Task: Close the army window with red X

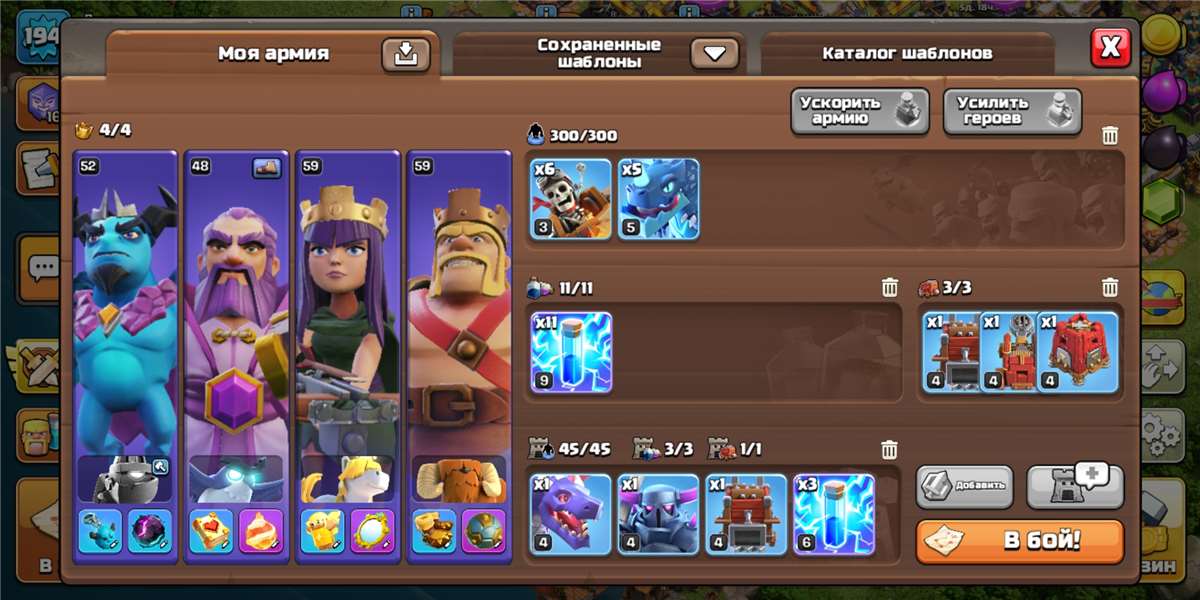Action: [1110, 46]
